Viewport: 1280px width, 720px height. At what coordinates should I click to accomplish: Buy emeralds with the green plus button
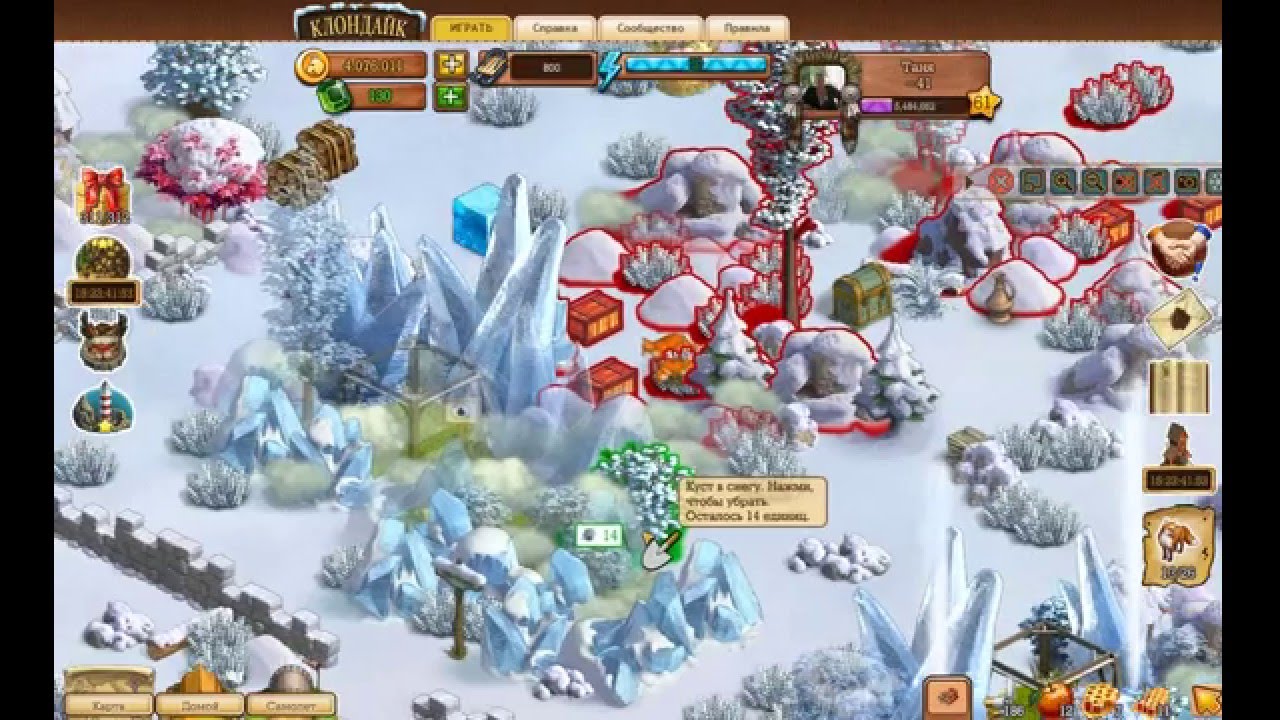click(x=451, y=97)
